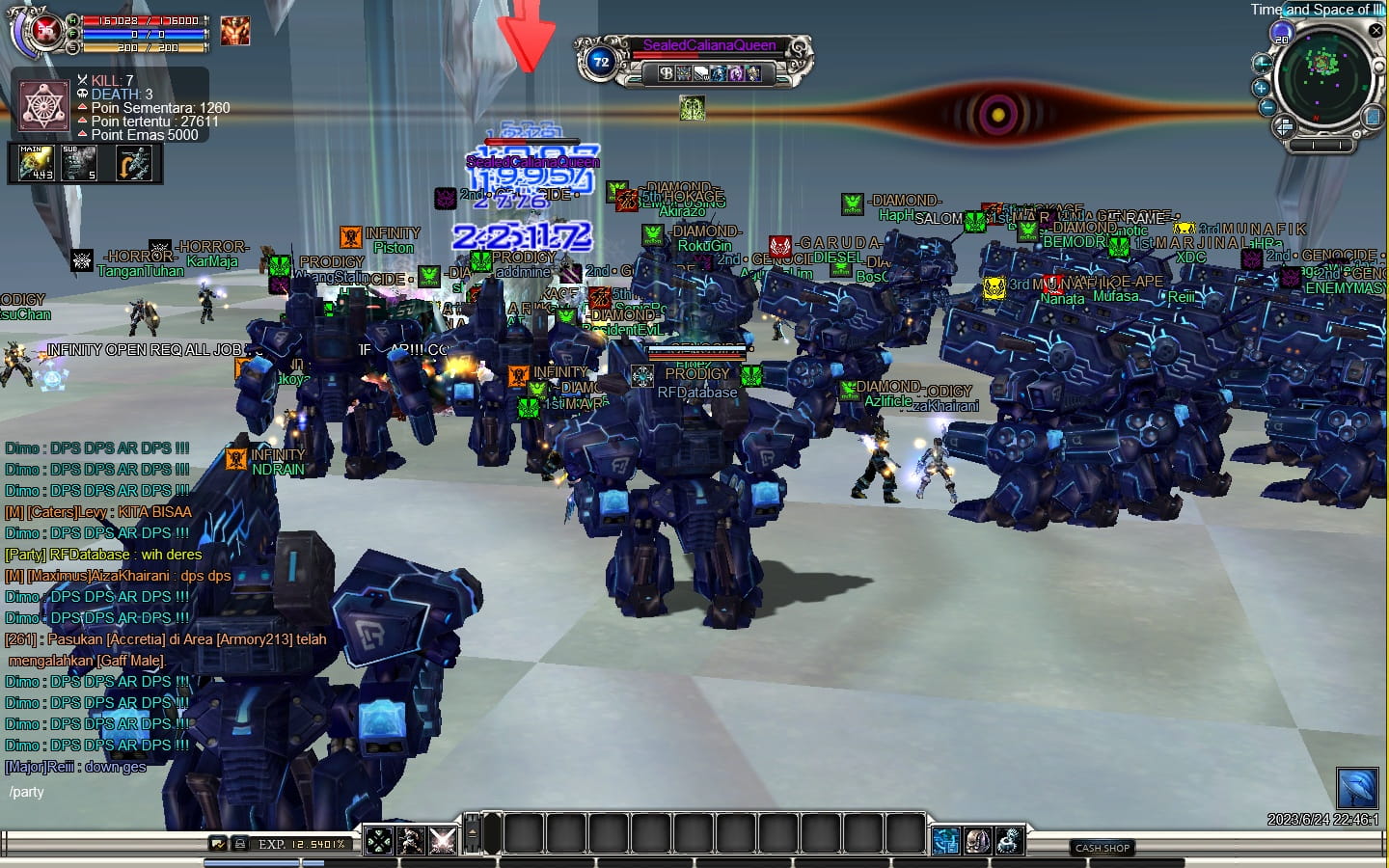1389x868 pixels.
Task: Open the gear cog icon on action bar
Action: (x=1009, y=841)
